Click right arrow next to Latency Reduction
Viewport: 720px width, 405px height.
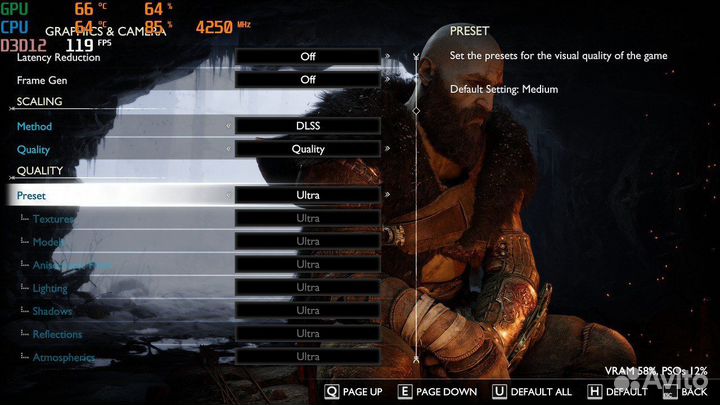(x=388, y=57)
